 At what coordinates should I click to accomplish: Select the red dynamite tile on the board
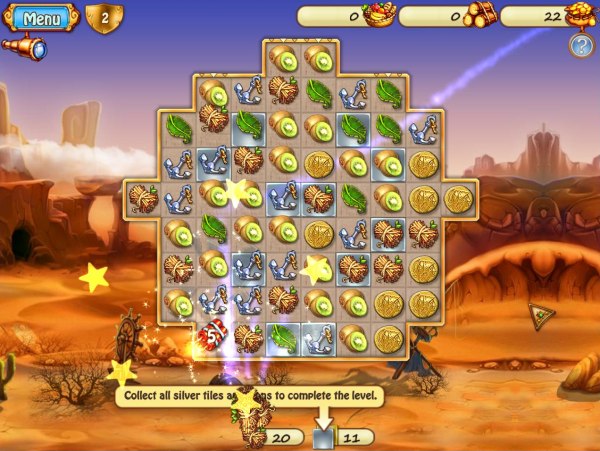(x=213, y=337)
